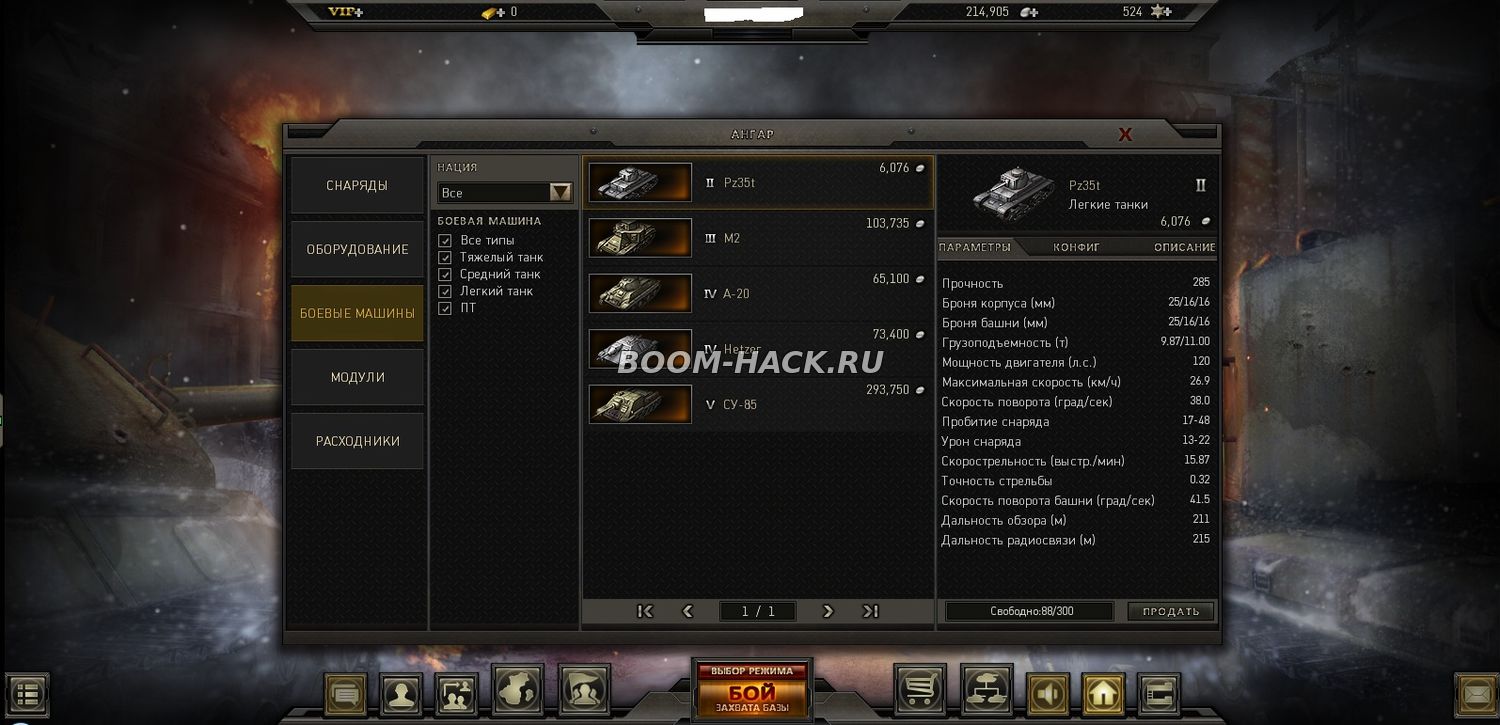Toggle the Тяжелый танк checkbox
Viewport: 1500px width, 725px height.
pyautogui.click(x=445, y=258)
